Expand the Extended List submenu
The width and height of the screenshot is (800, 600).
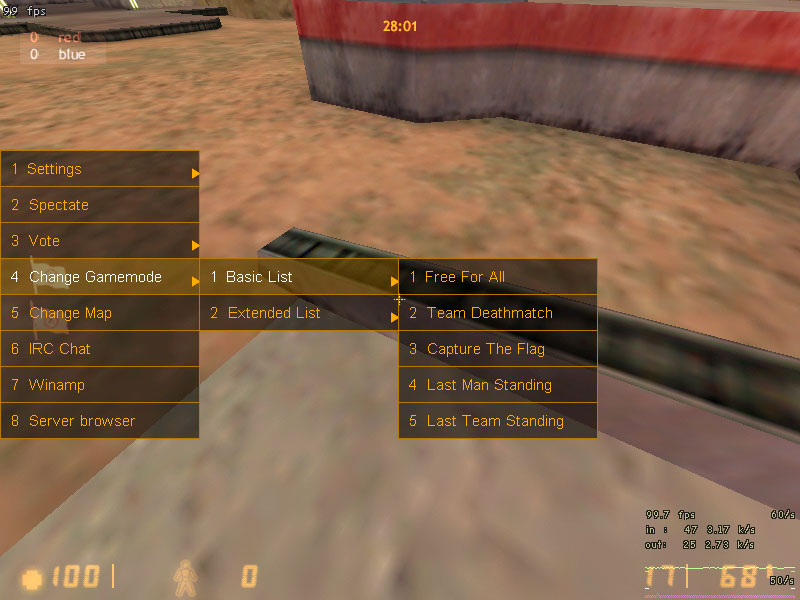(x=298, y=313)
